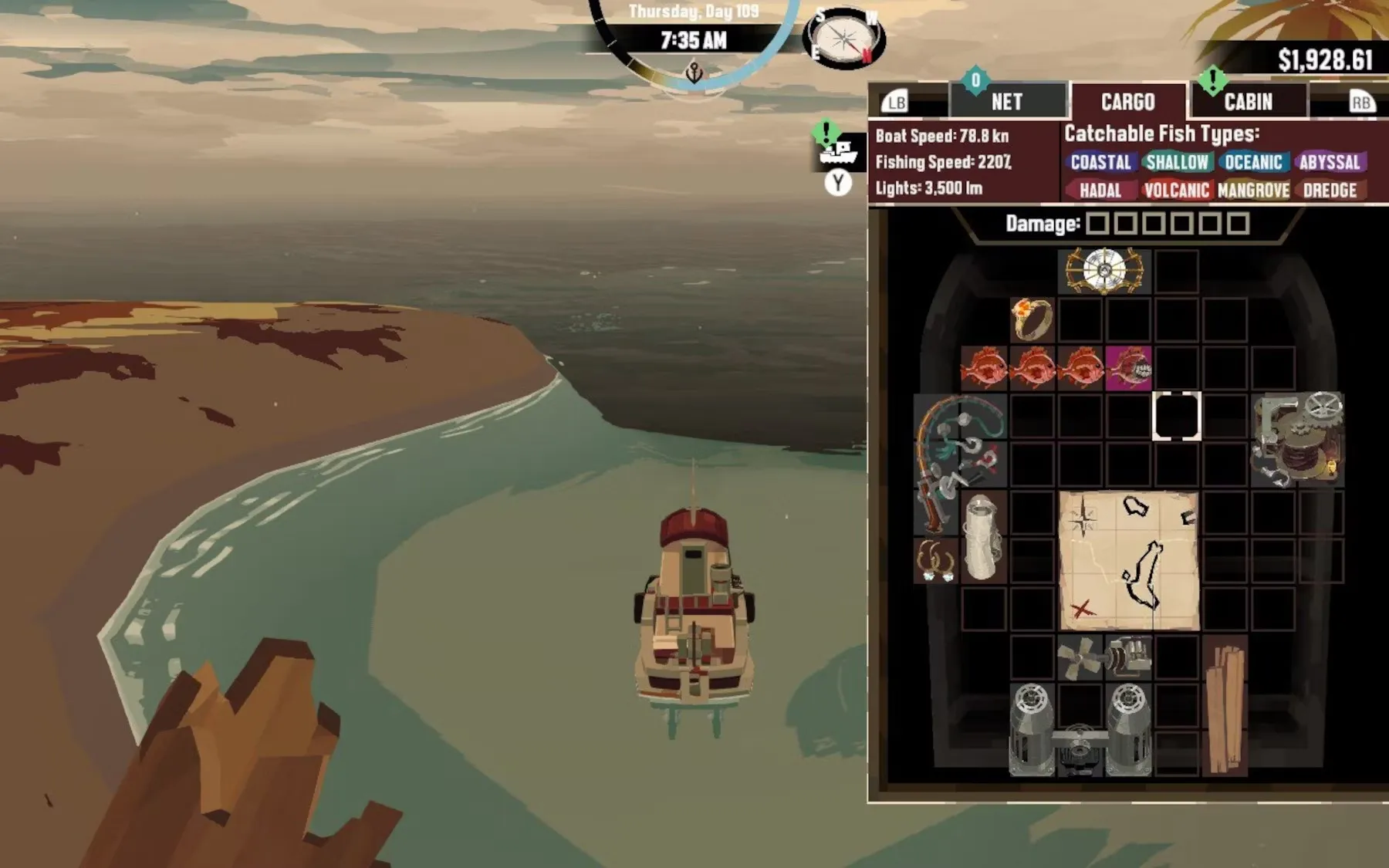The image size is (1389, 868).
Task: Choose the treasure map item
Action: (x=1128, y=561)
